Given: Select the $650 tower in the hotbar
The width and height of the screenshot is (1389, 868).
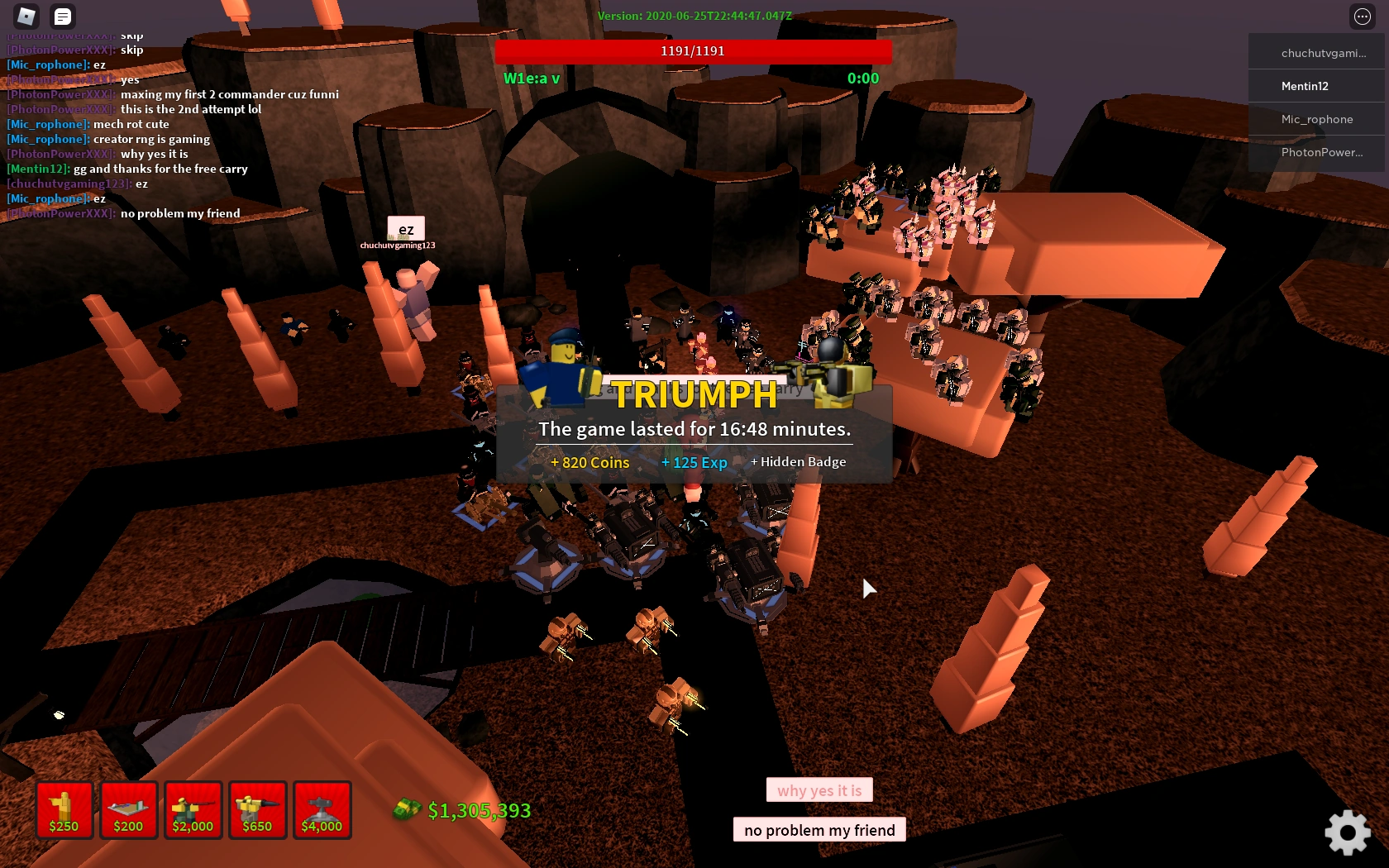Looking at the screenshot, I should click(257, 810).
